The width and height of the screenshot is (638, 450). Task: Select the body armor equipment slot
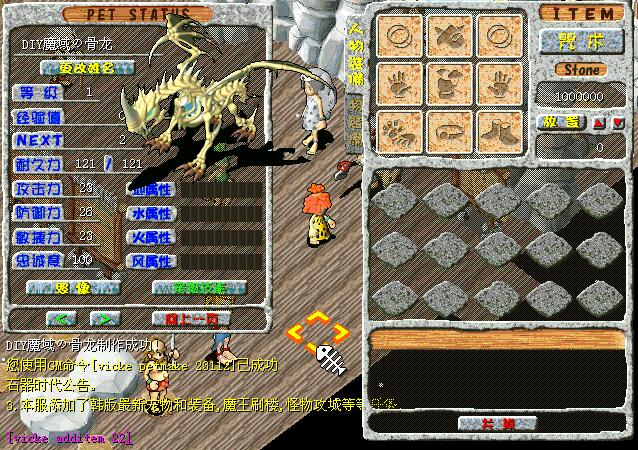(x=451, y=82)
